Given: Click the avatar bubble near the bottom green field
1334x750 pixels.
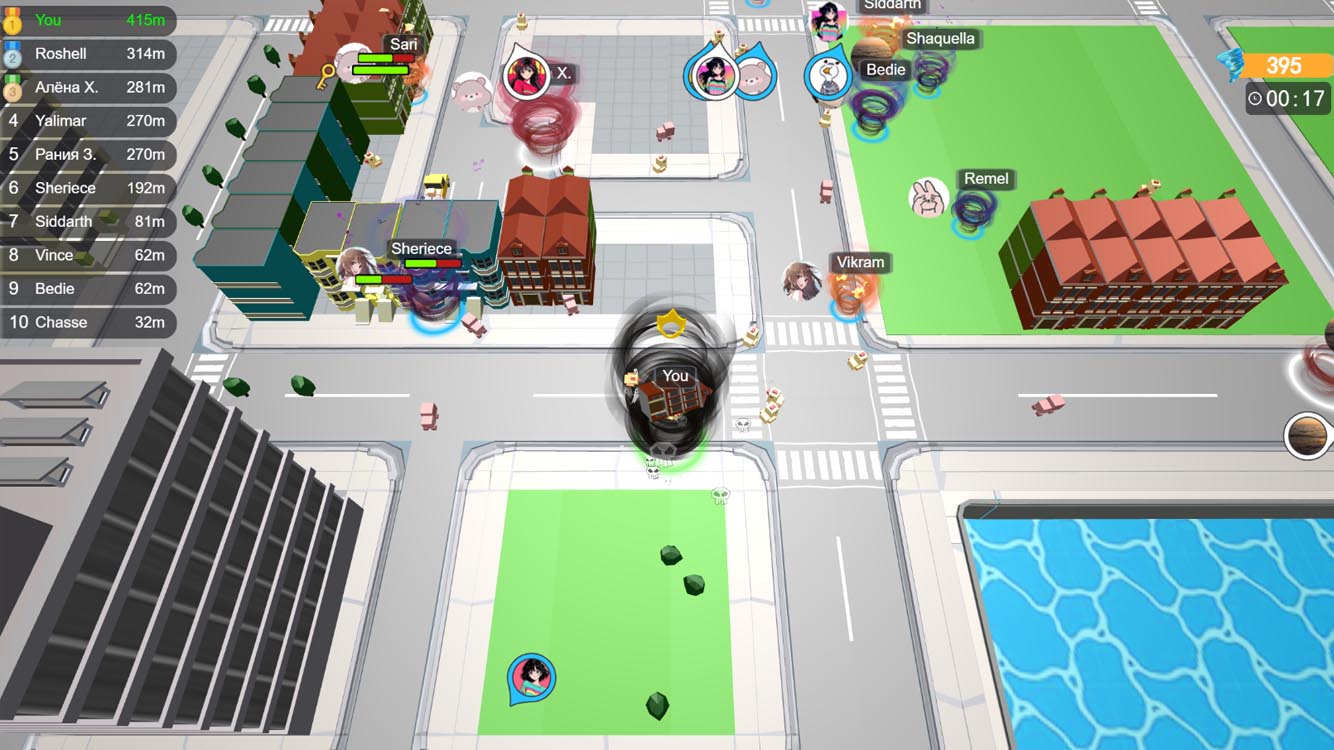Looking at the screenshot, I should click(530, 676).
